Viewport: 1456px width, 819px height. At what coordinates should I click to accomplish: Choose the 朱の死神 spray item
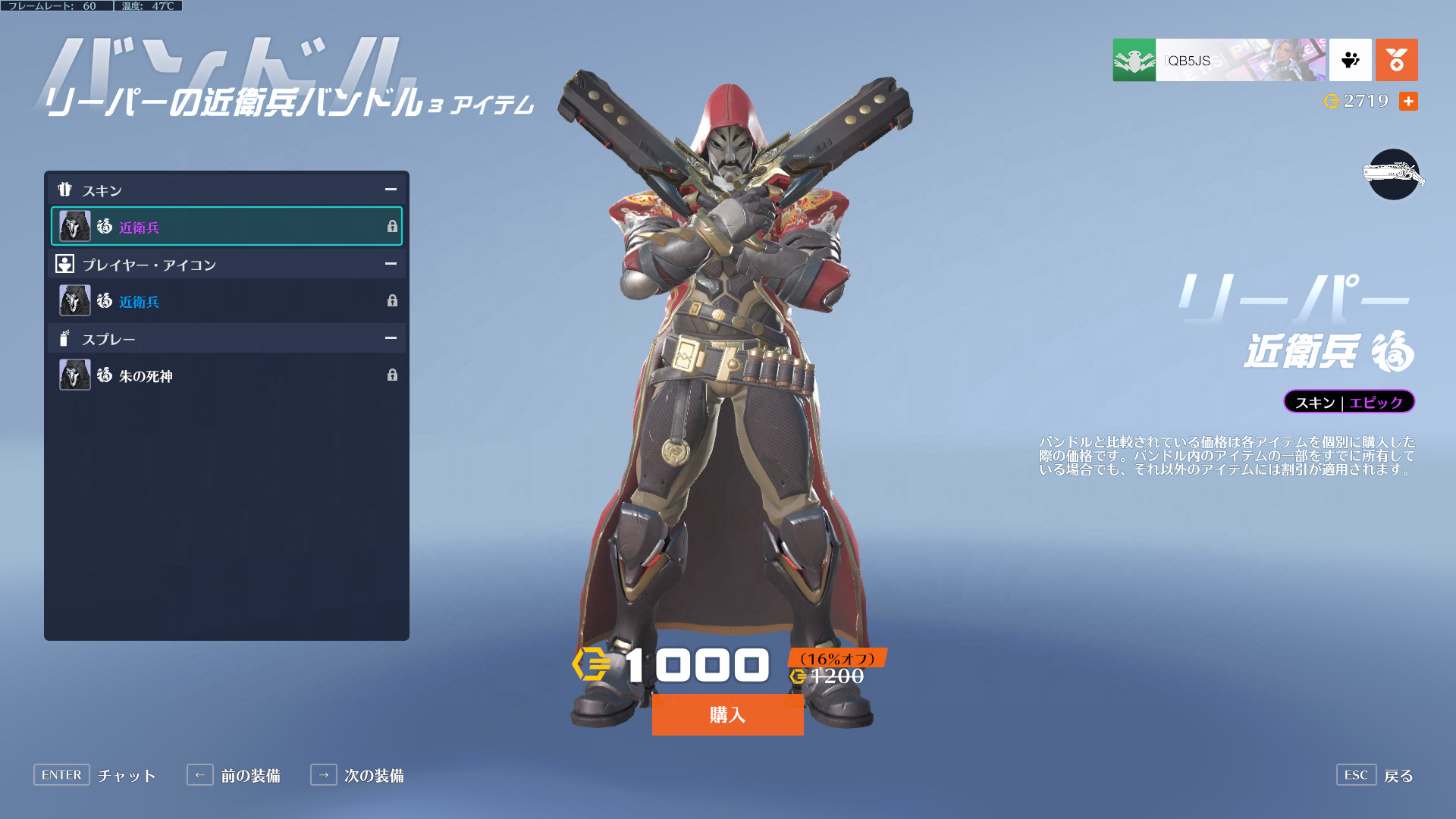click(226, 375)
